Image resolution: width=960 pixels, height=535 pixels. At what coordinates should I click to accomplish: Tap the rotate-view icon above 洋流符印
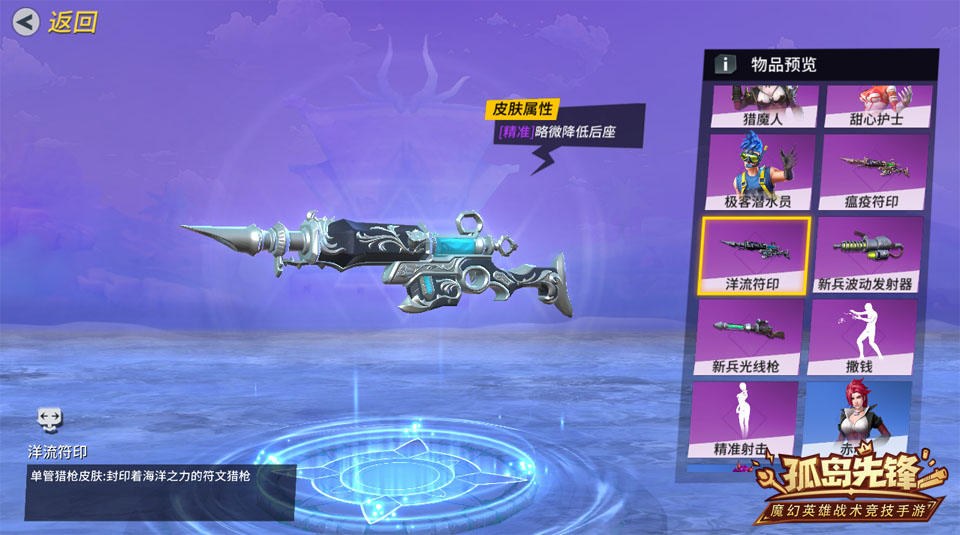click(50, 418)
